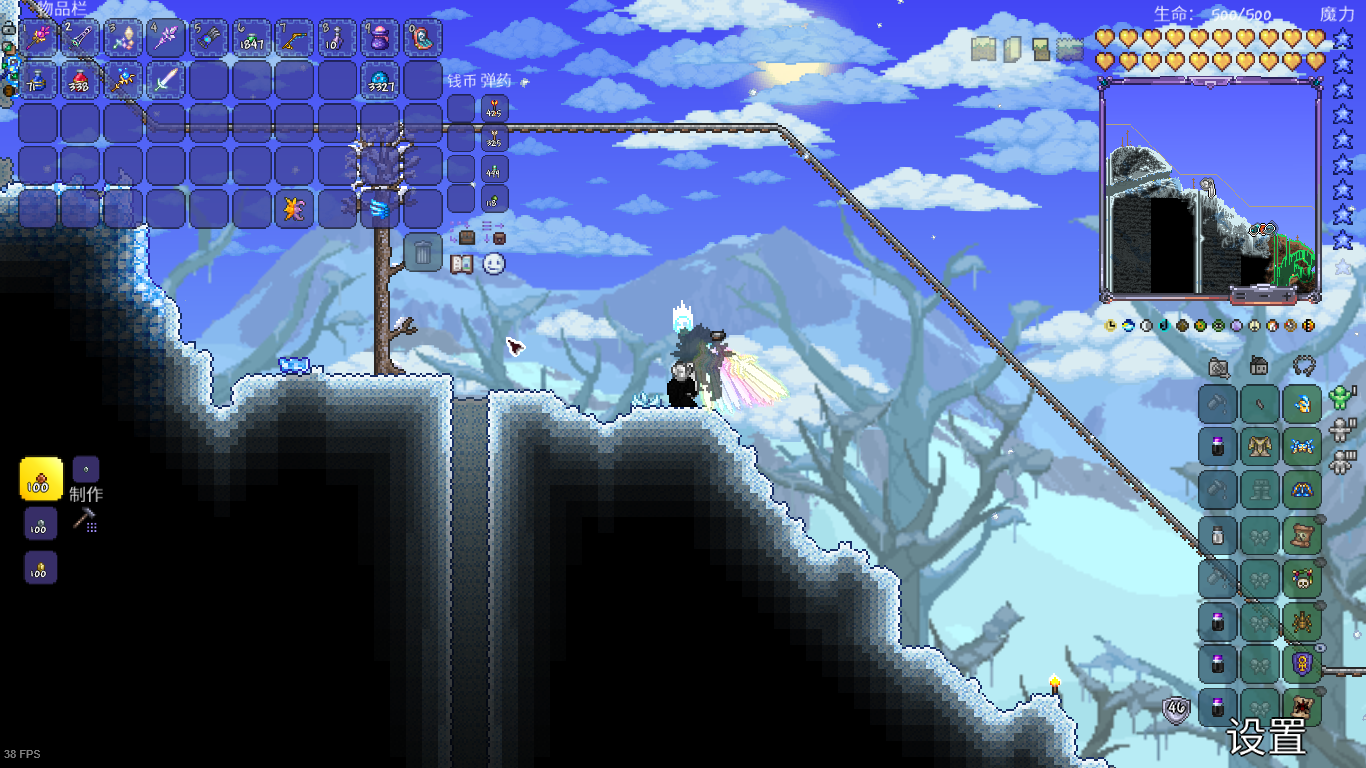The image size is (1366, 768).
Task: Switch to the housing menu house icon
Action: click(x=1259, y=367)
